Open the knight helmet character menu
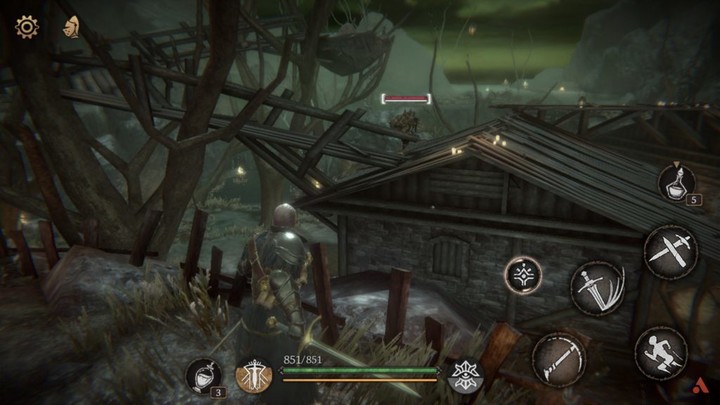The width and height of the screenshot is (720, 405). (71, 27)
